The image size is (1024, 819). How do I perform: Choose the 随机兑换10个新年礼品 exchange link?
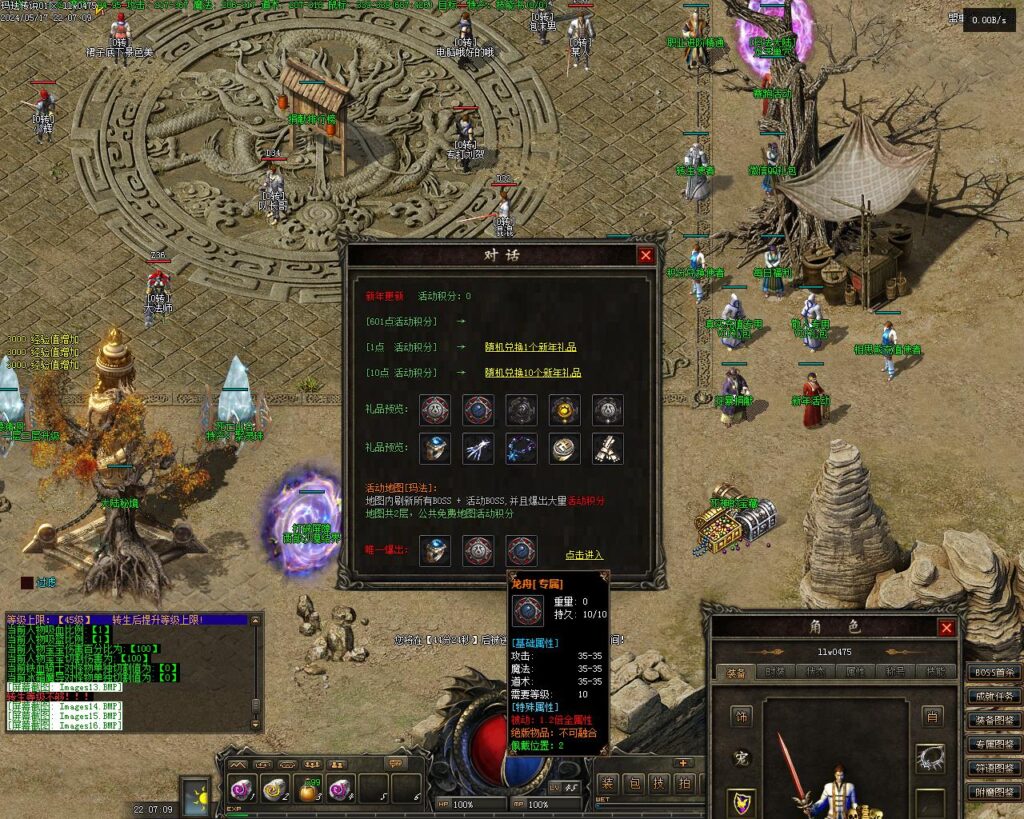point(533,372)
